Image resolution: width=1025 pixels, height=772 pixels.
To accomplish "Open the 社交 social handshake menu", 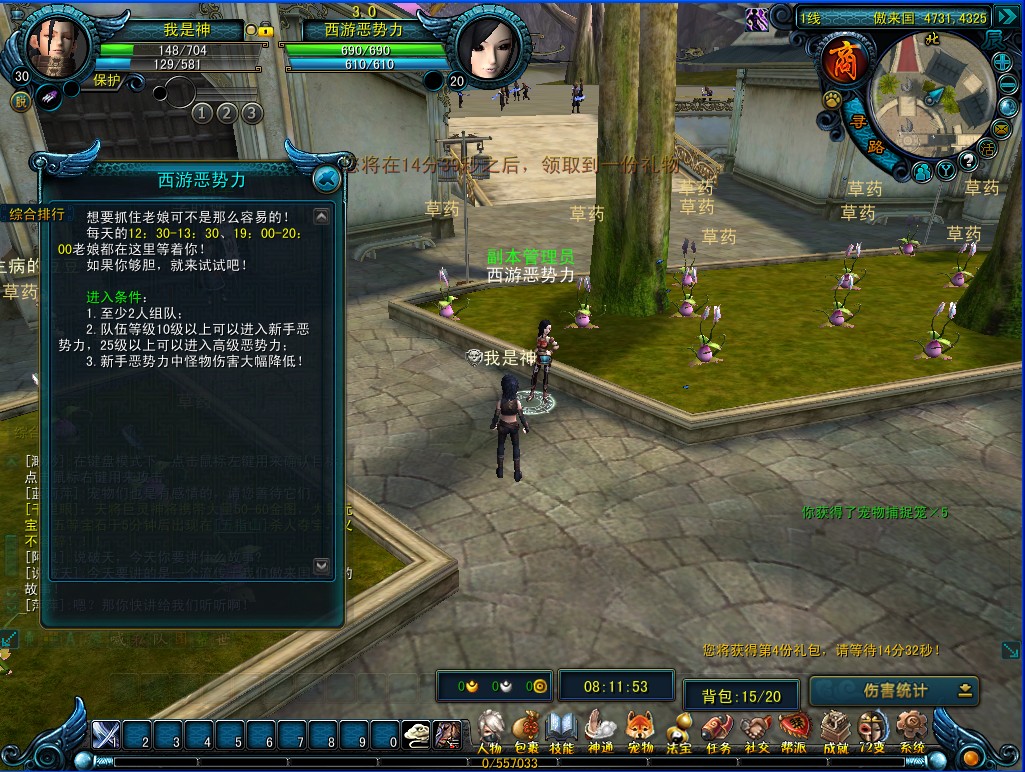I will (x=756, y=730).
